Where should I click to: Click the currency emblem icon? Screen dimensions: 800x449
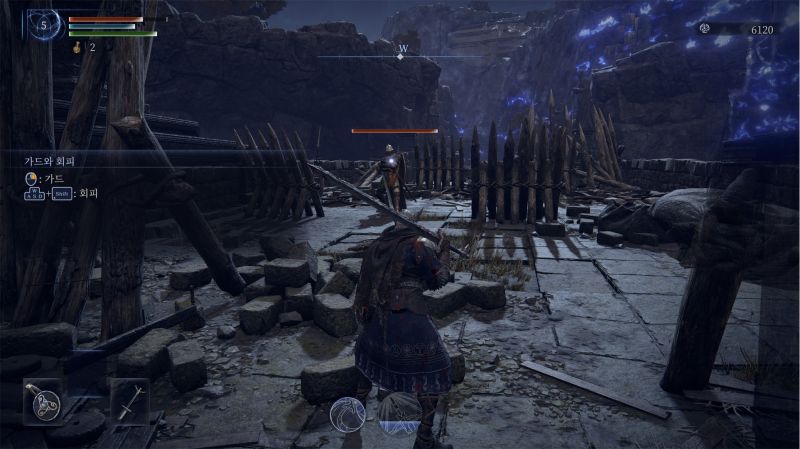(x=705, y=29)
